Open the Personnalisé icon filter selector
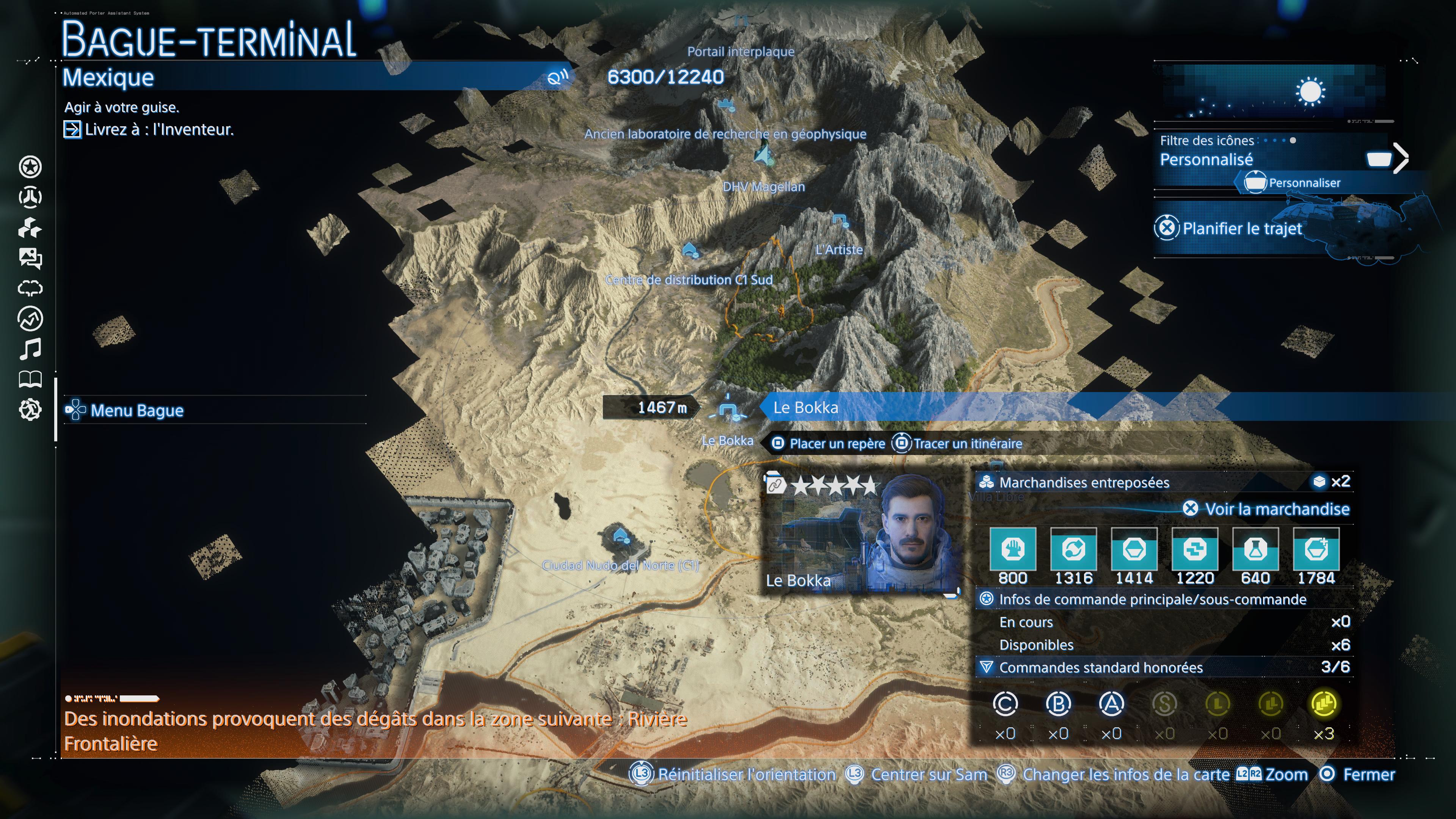The image size is (1456, 819). click(x=1207, y=160)
